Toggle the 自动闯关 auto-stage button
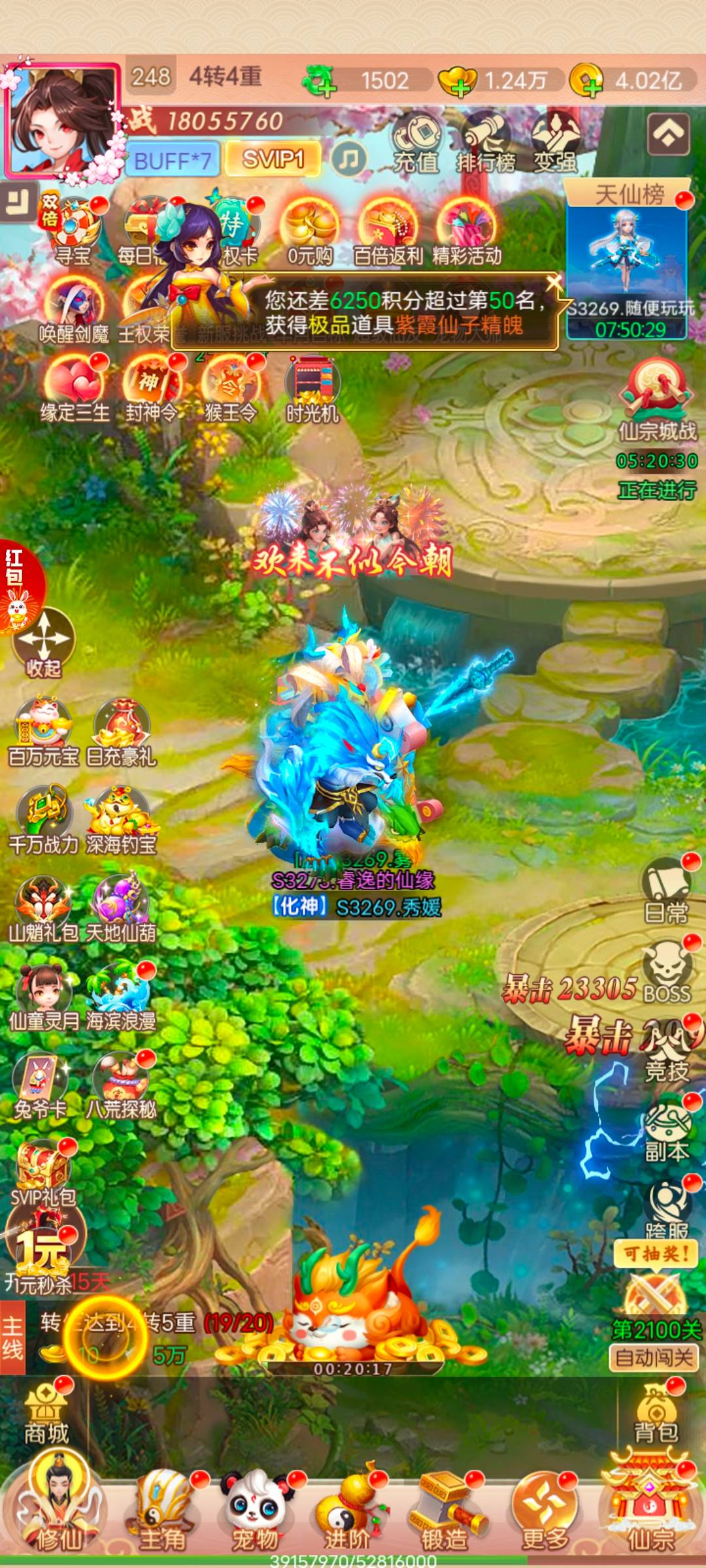Viewport: 706px width, 1568px height. click(x=654, y=1358)
